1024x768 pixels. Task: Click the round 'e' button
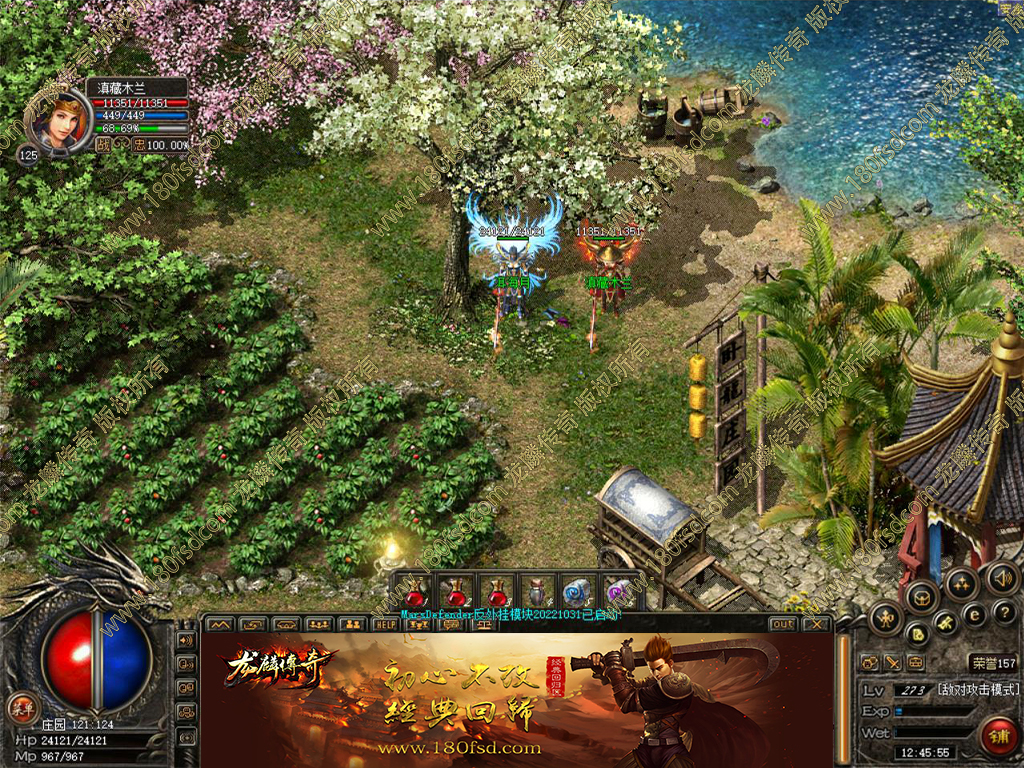(x=975, y=613)
